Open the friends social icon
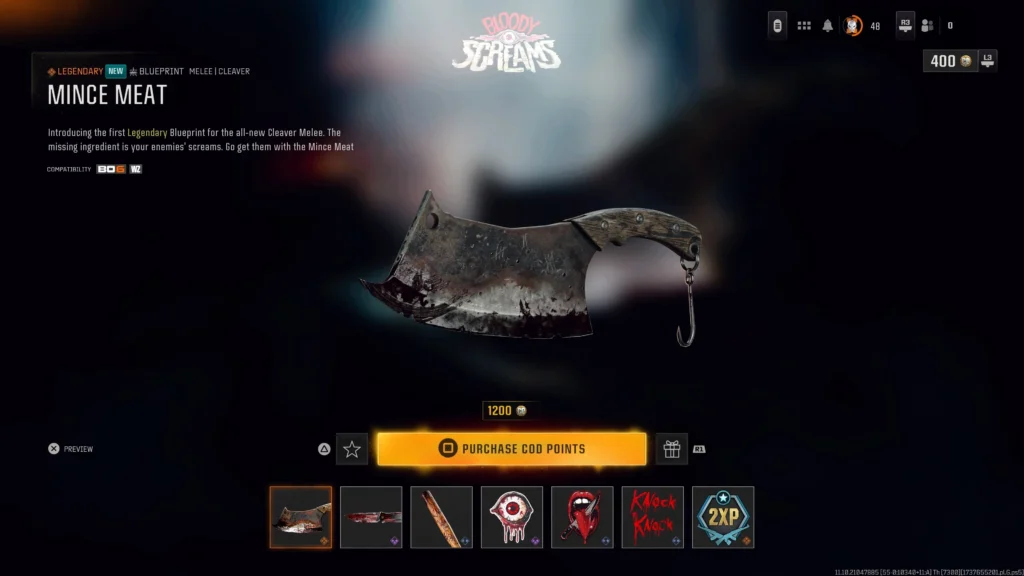Image resolution: width=1024 pixels, height=576 pixels. [x=928, y=26]
